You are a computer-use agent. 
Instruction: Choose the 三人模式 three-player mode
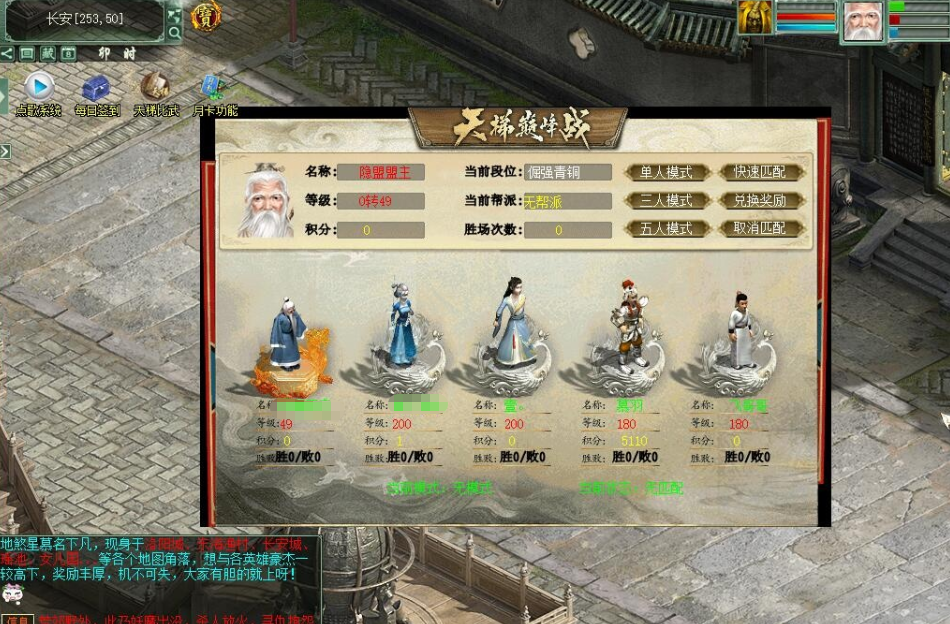(665, 200)
